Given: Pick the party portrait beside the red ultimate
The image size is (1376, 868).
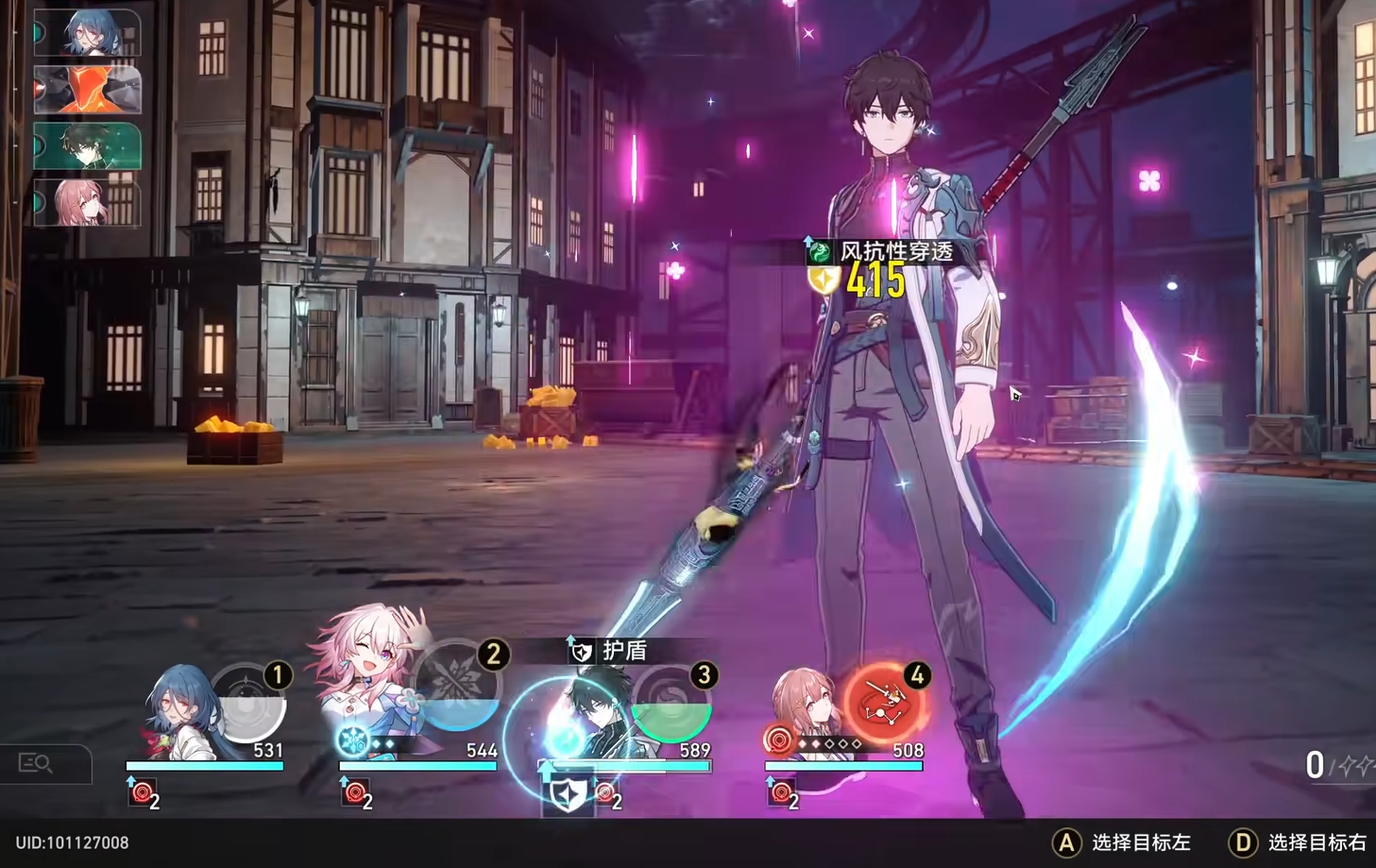Looking at the screenshot, I should click(805, 710).
